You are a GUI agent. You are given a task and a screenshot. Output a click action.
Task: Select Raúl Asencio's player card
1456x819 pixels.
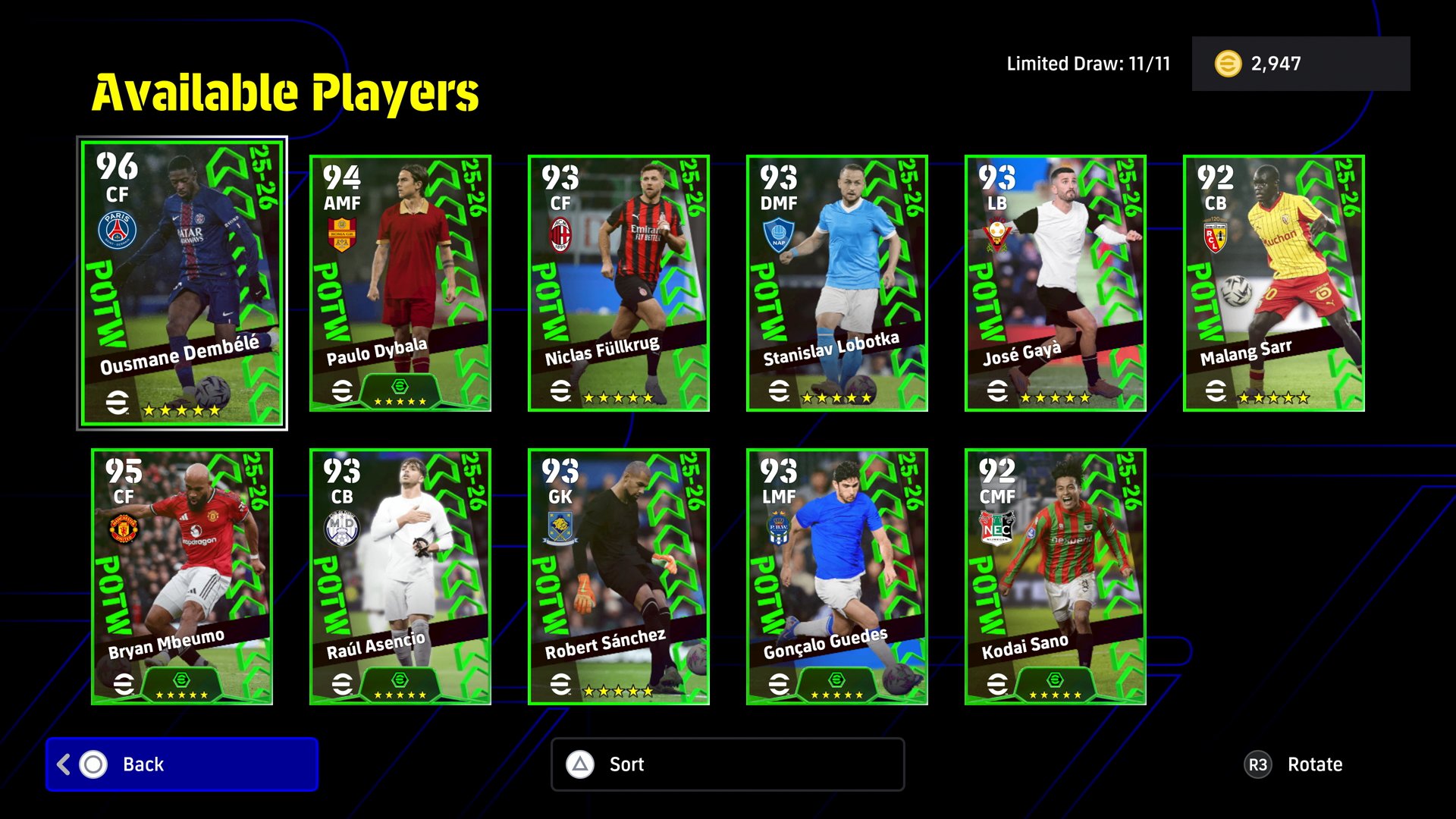click(x=400, y=576)
